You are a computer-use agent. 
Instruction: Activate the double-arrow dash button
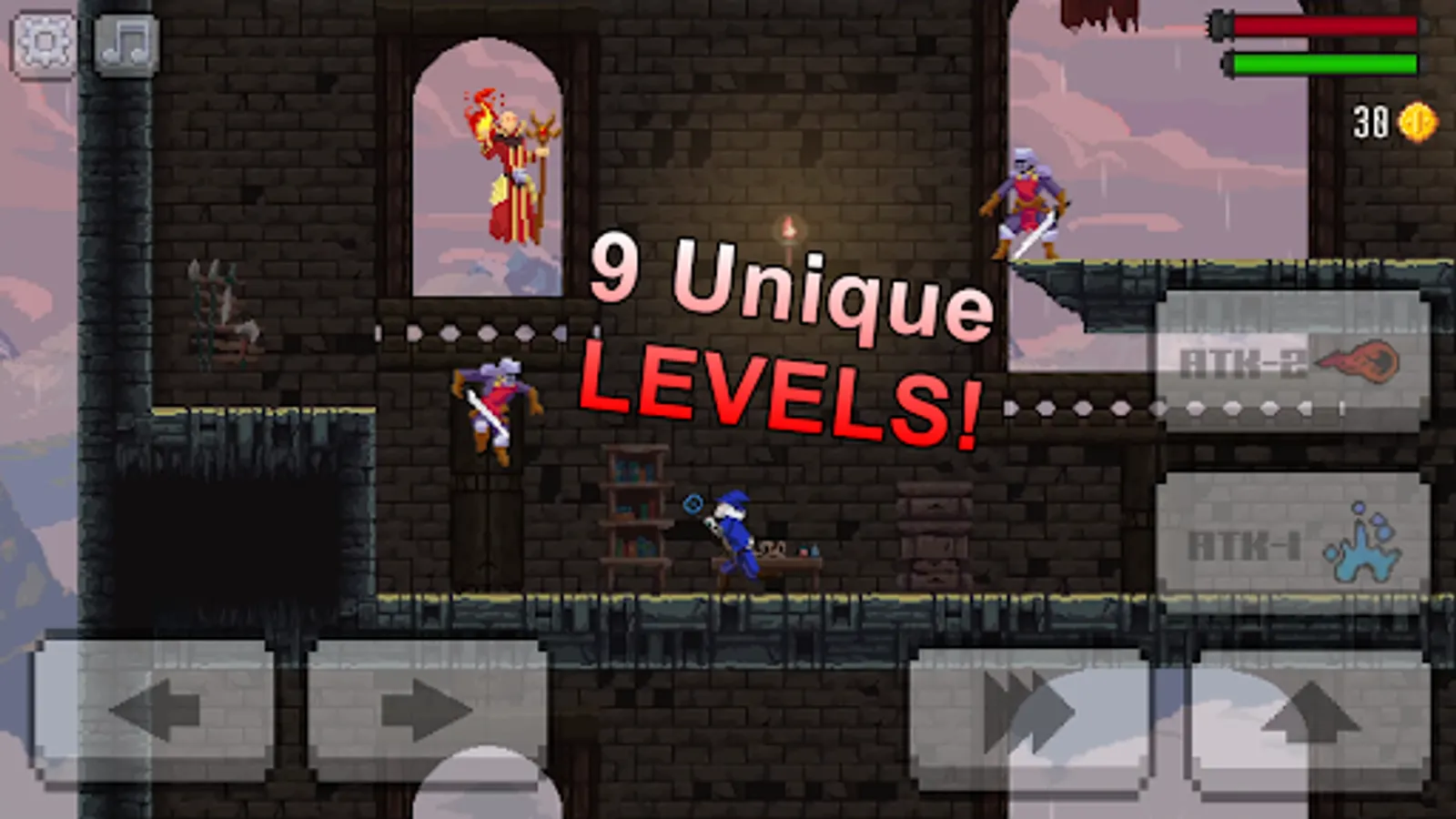(x=1028, y=710)
